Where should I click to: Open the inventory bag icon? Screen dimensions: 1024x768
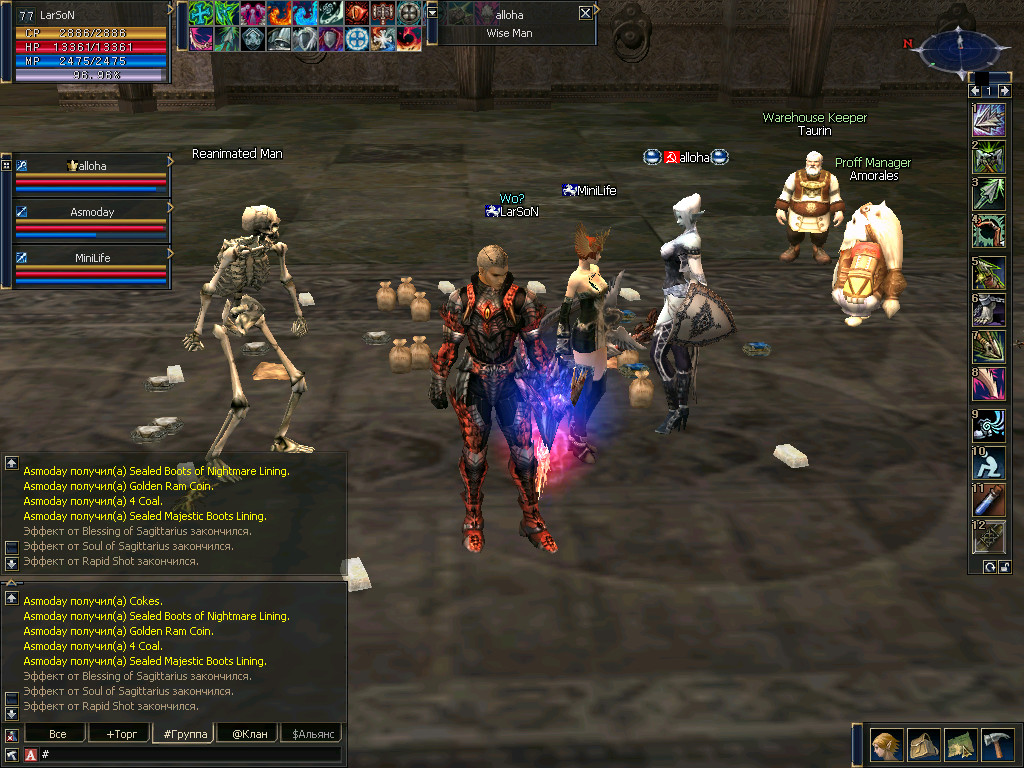click(x=924, y=745)
